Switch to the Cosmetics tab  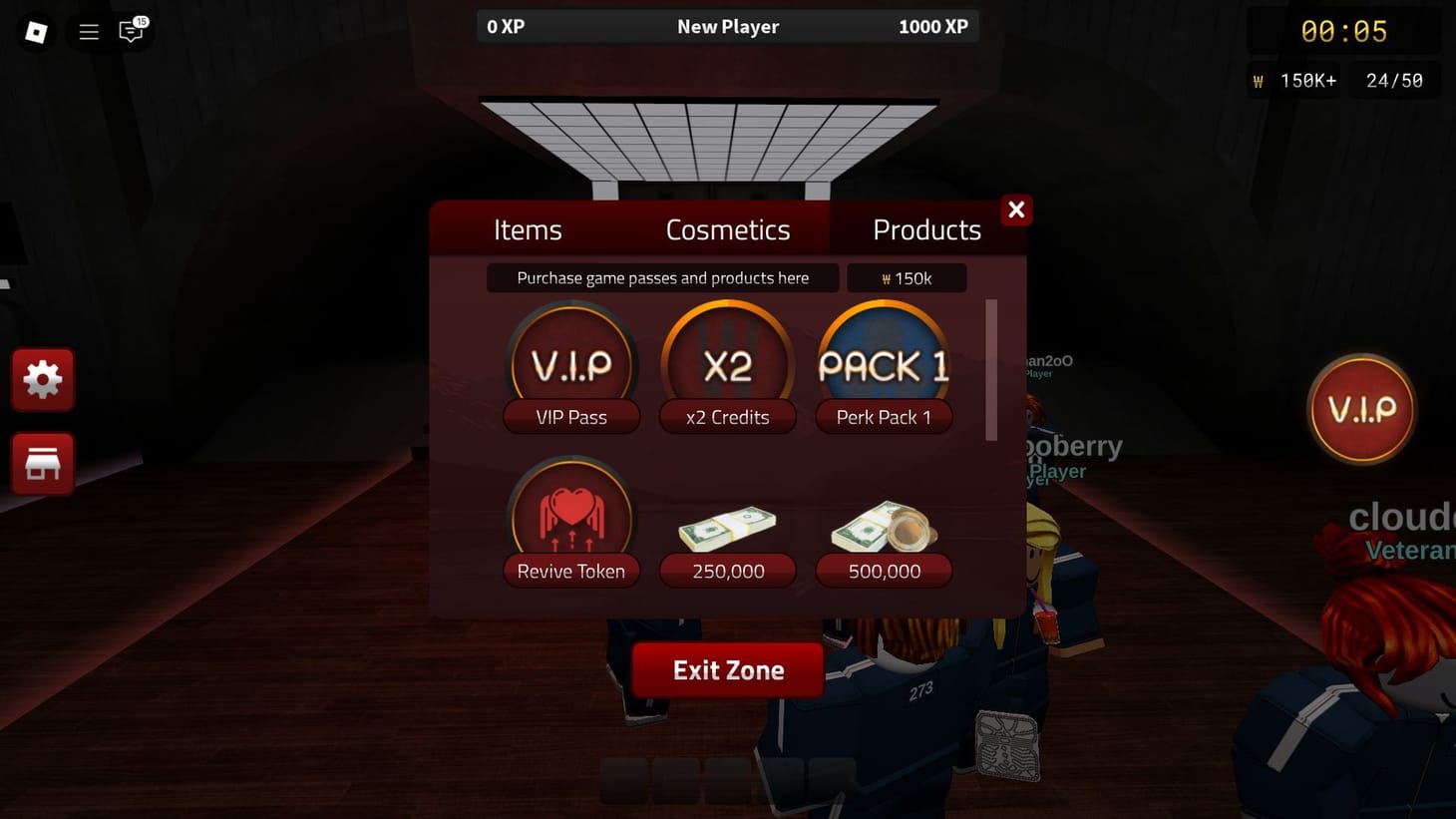click(727, 229)
